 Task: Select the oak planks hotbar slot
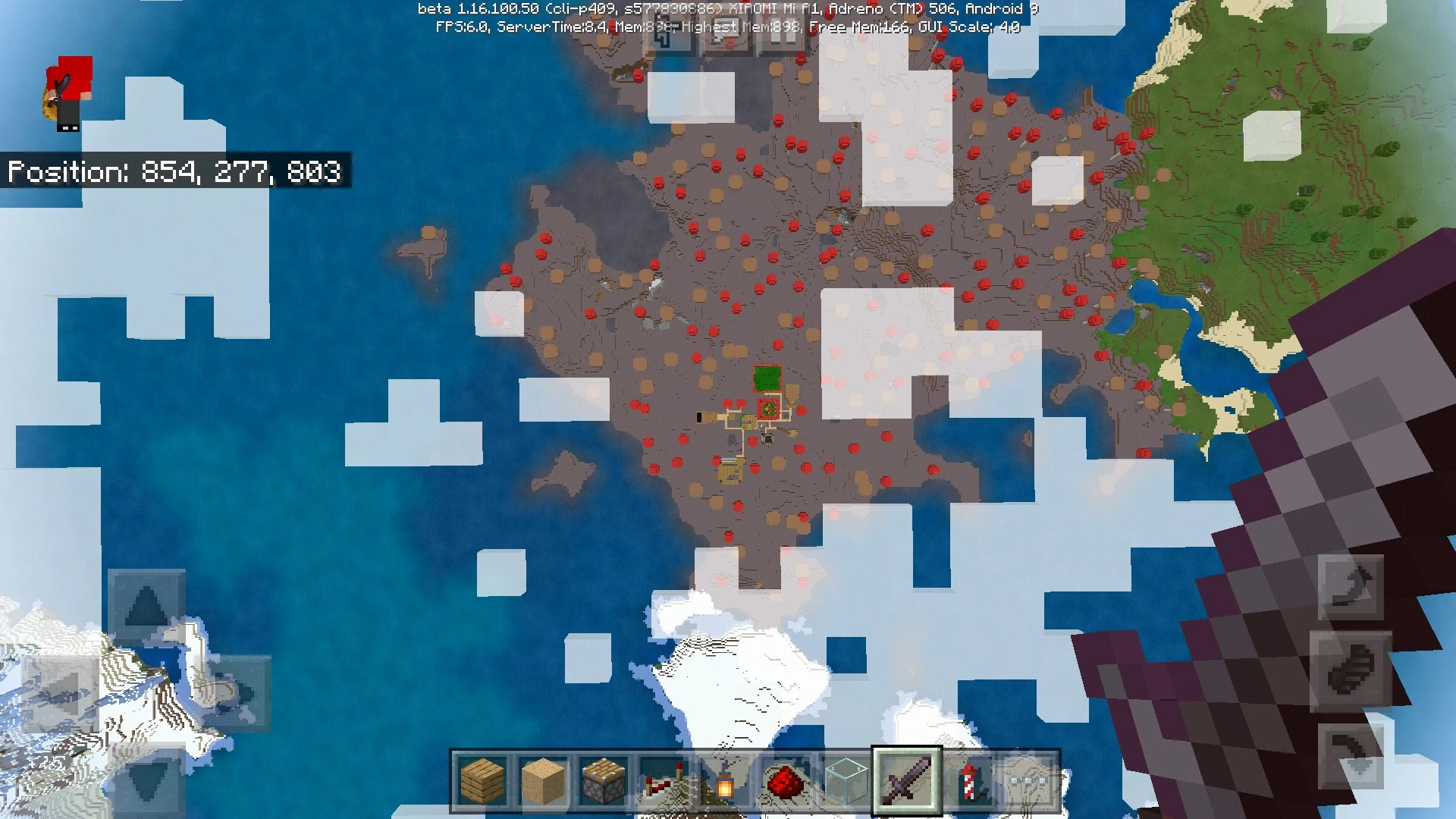tap(482, 781)
